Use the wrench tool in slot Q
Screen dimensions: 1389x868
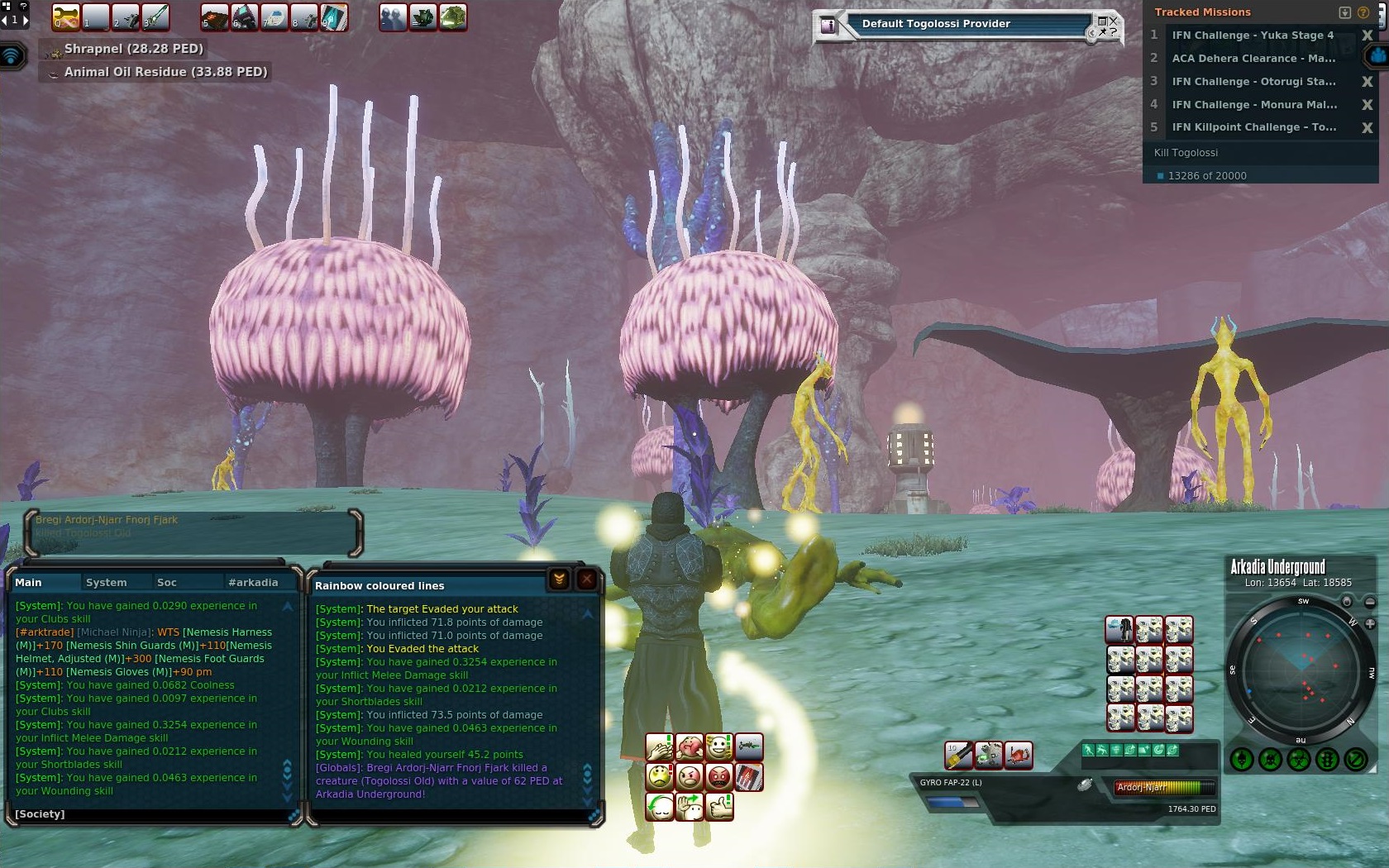click(66, 17)
